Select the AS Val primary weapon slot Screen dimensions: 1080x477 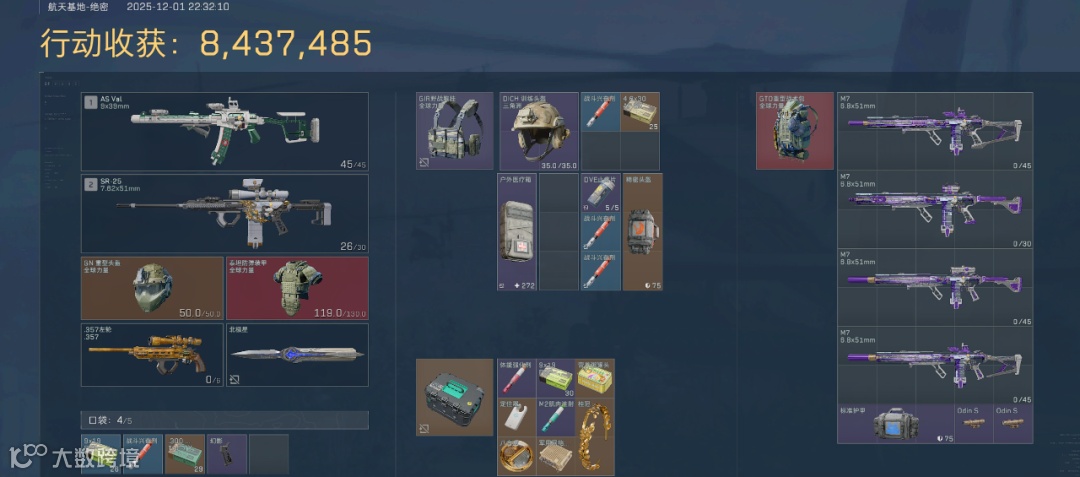click(x=224, y=131)
